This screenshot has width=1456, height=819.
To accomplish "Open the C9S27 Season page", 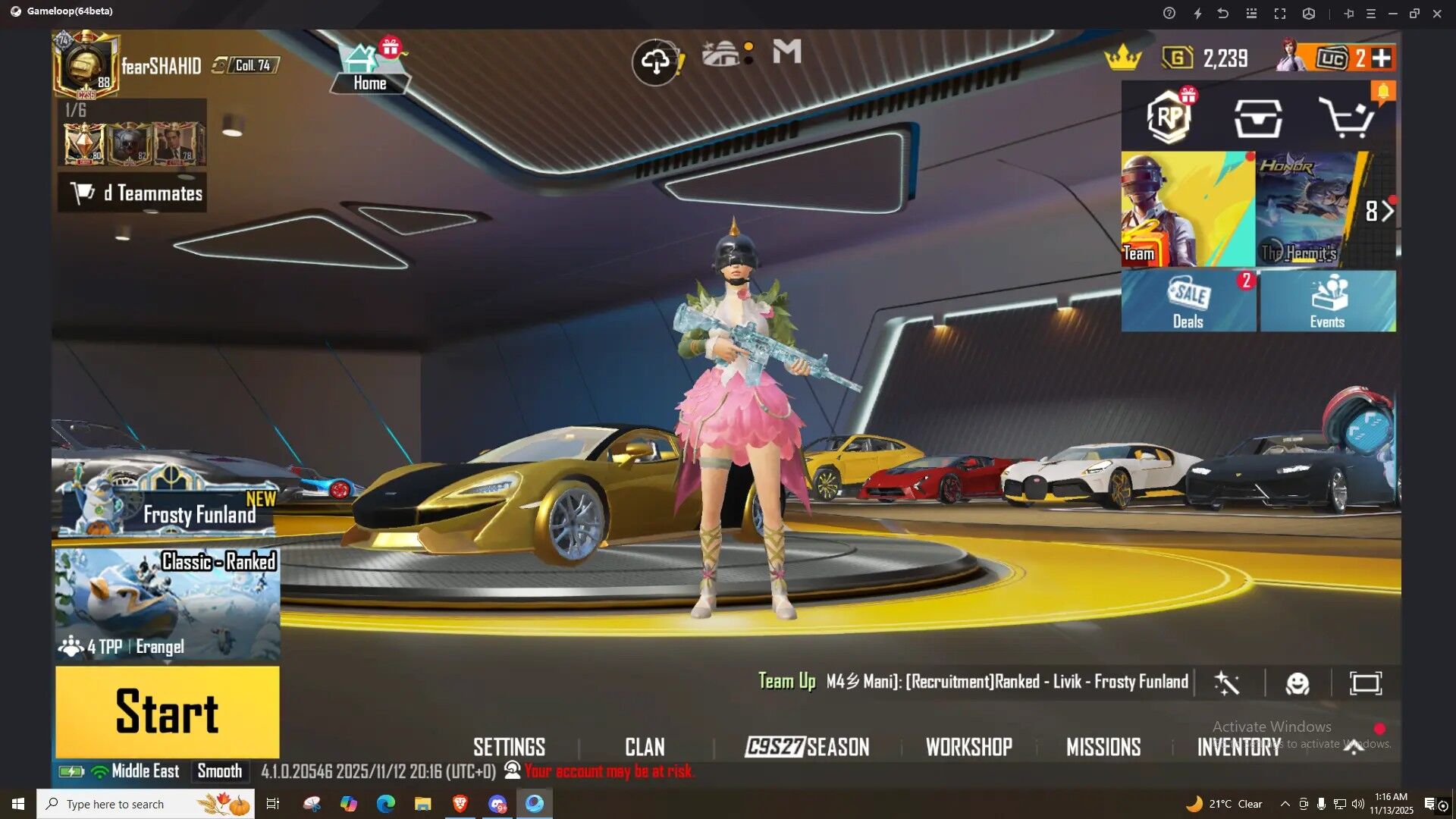I will click(807, 747).
